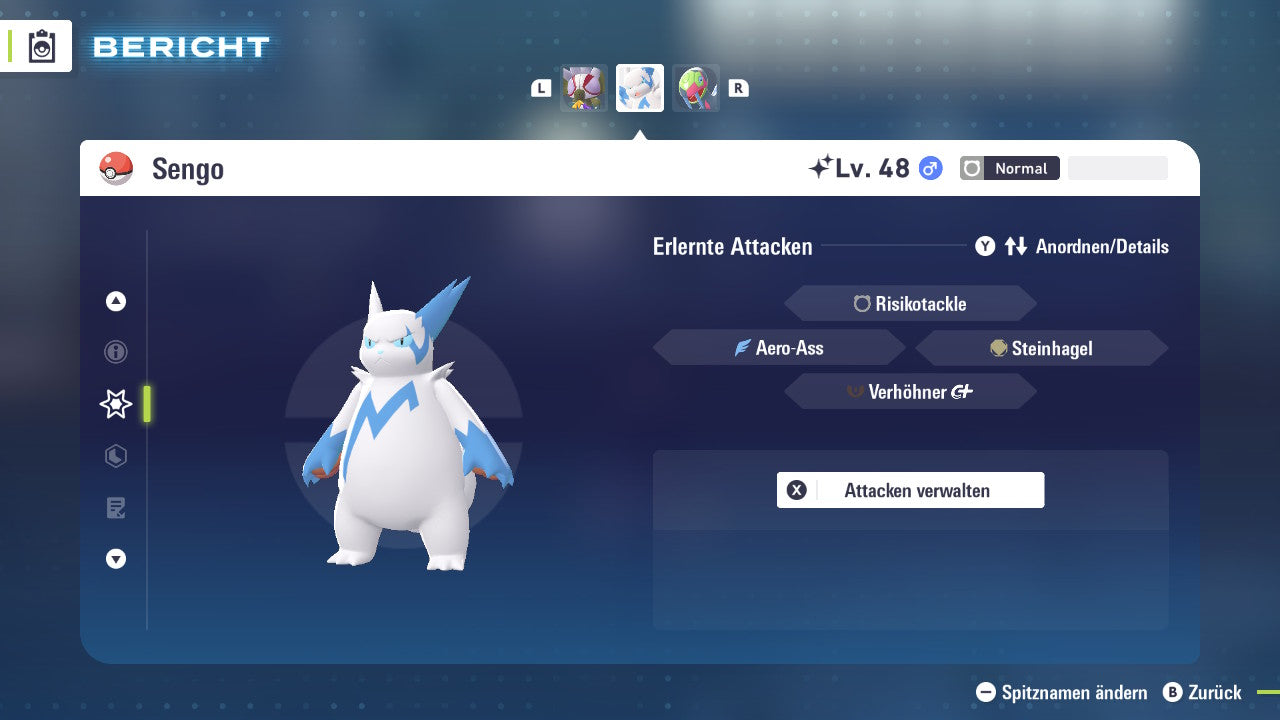The image size is (1280, 720).
Task: Click the Poké Ball icon beside Sengo's name
Action: pos(118,168)
